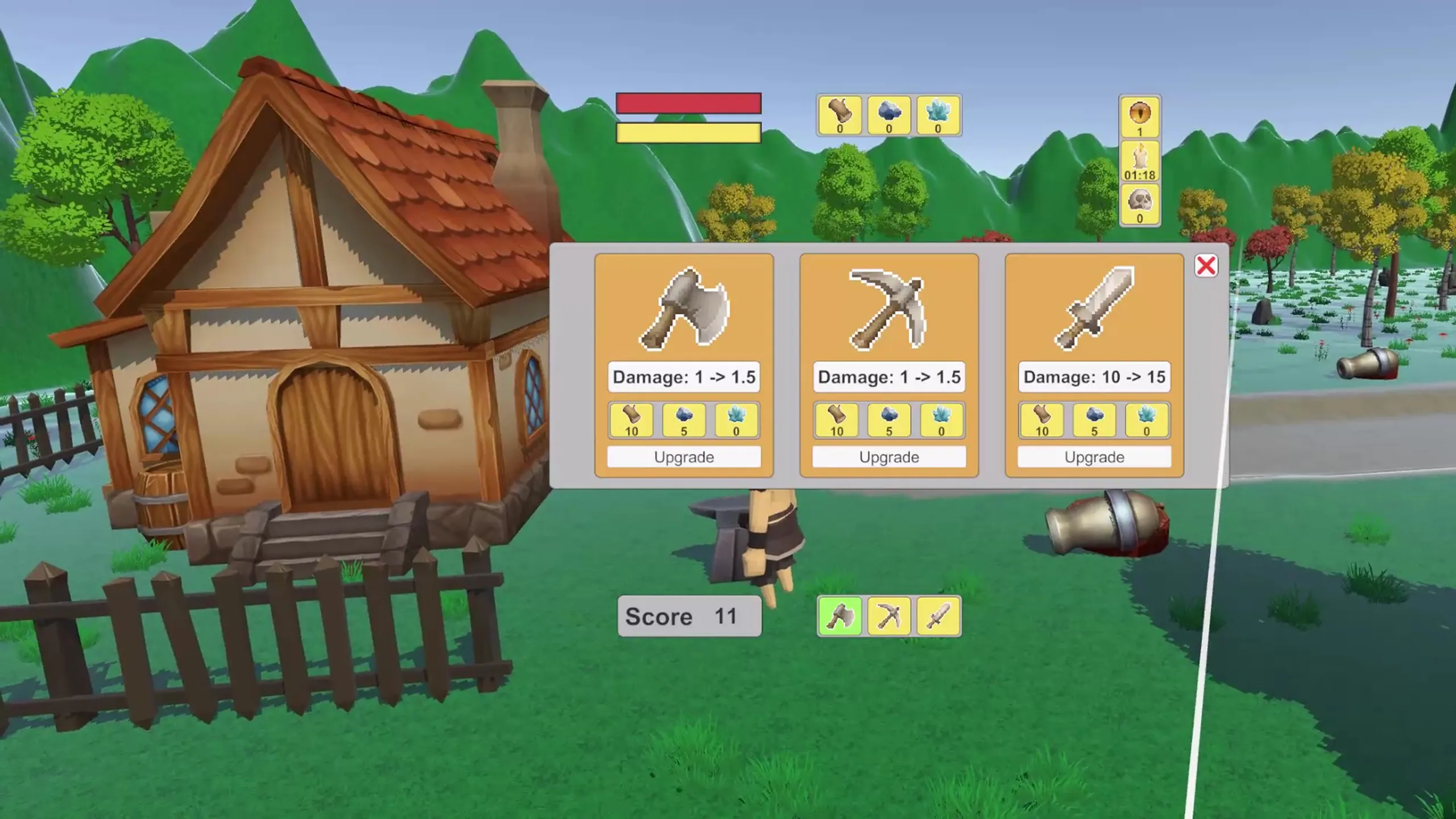Choose the large axe upgrade card image

(684, 308)
